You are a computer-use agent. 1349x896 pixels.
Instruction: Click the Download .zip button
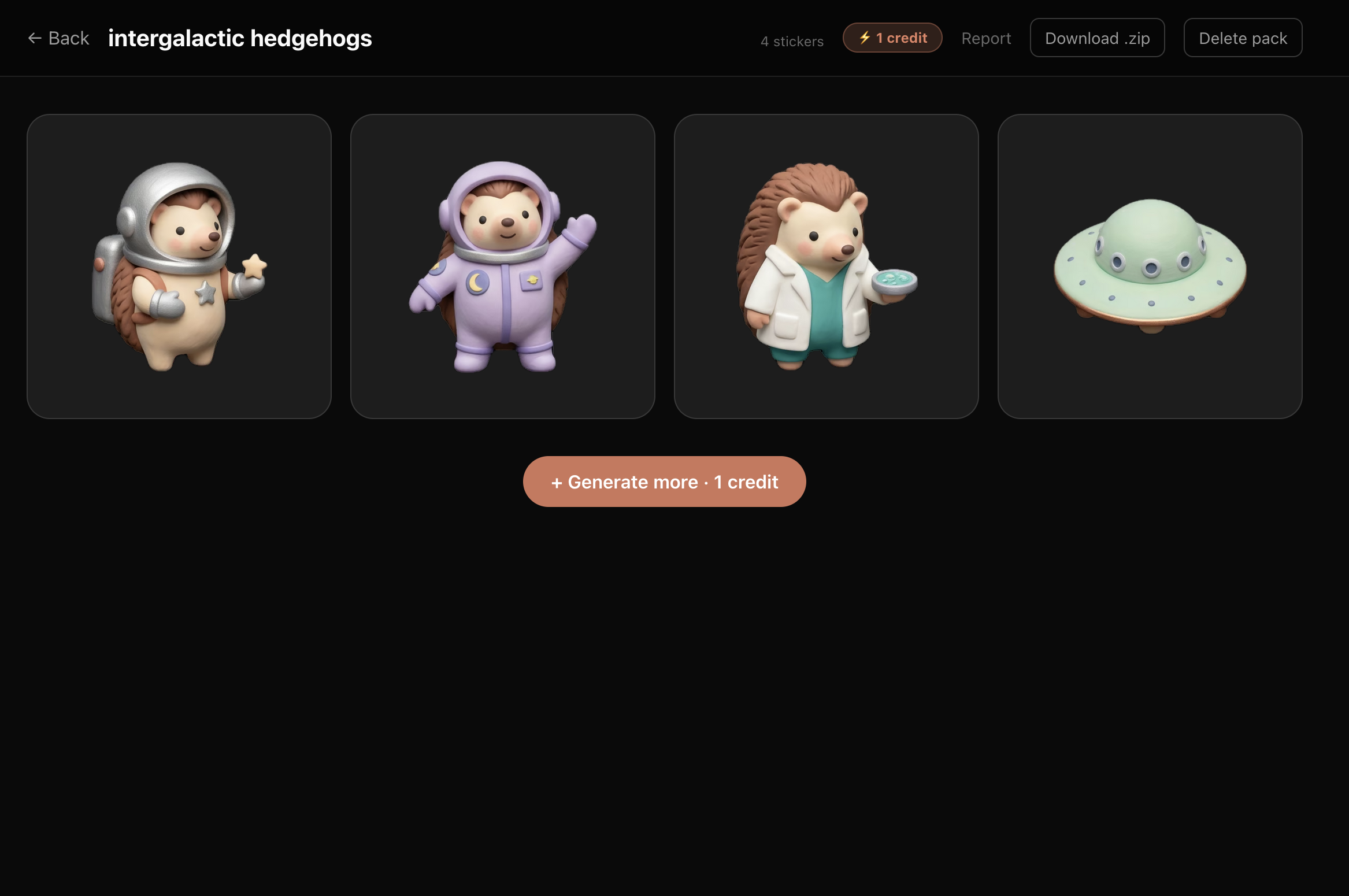[x=1097, y=38]
